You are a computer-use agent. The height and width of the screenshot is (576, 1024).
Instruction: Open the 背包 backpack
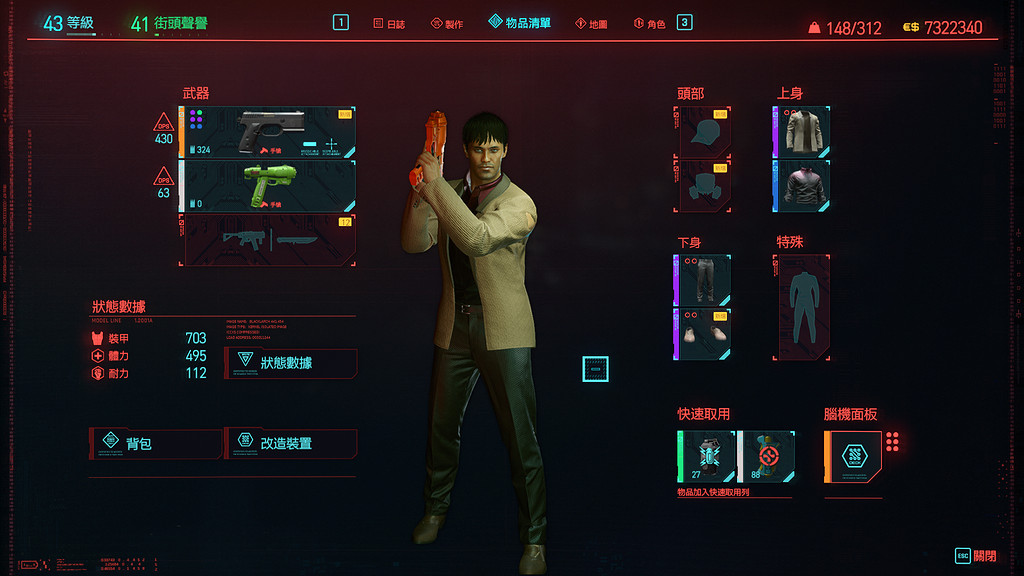[156, 444]
